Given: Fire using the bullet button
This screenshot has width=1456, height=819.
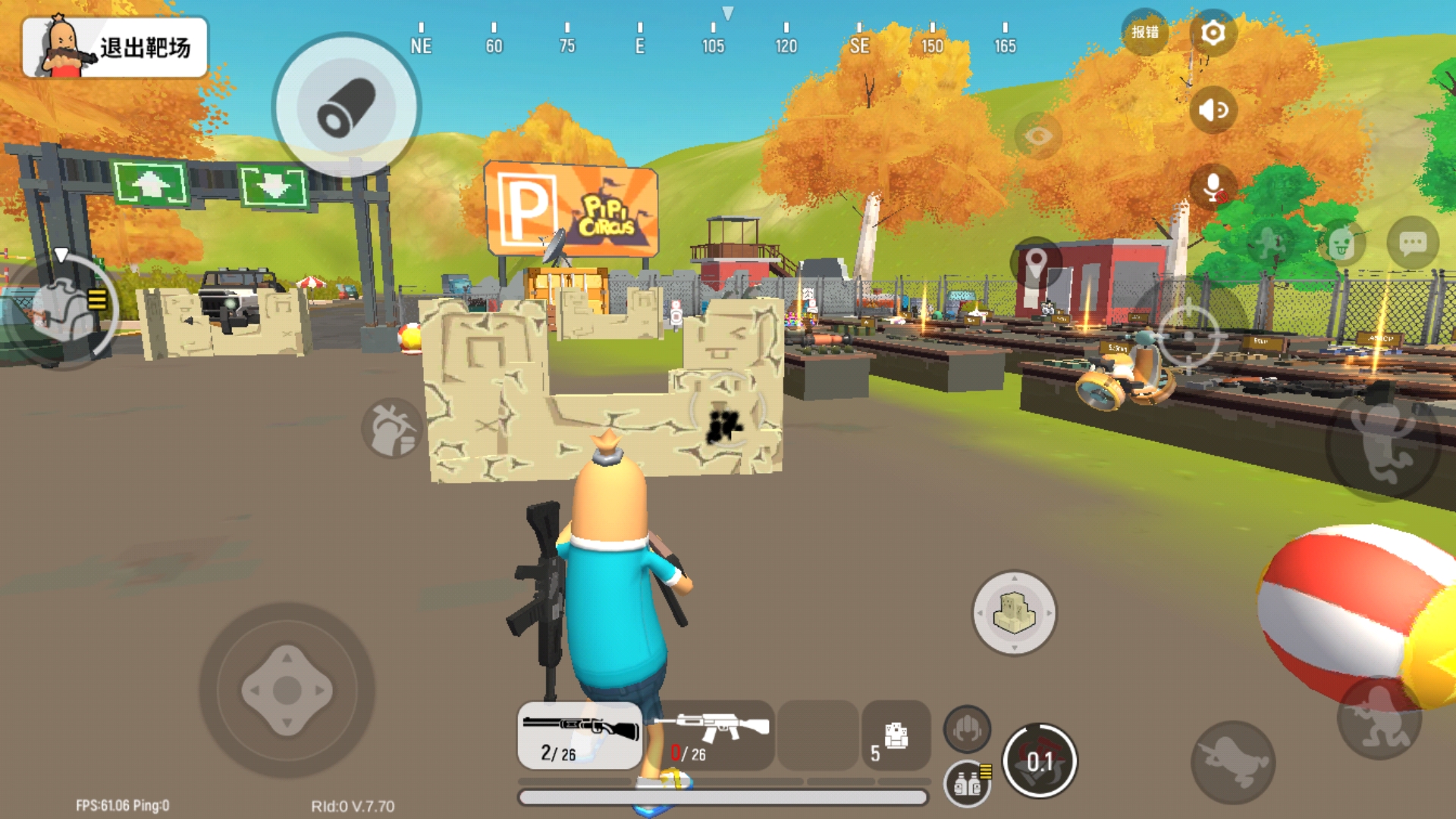Looking at the screenshot, I should pyautogui.click(x=347, y=106).
